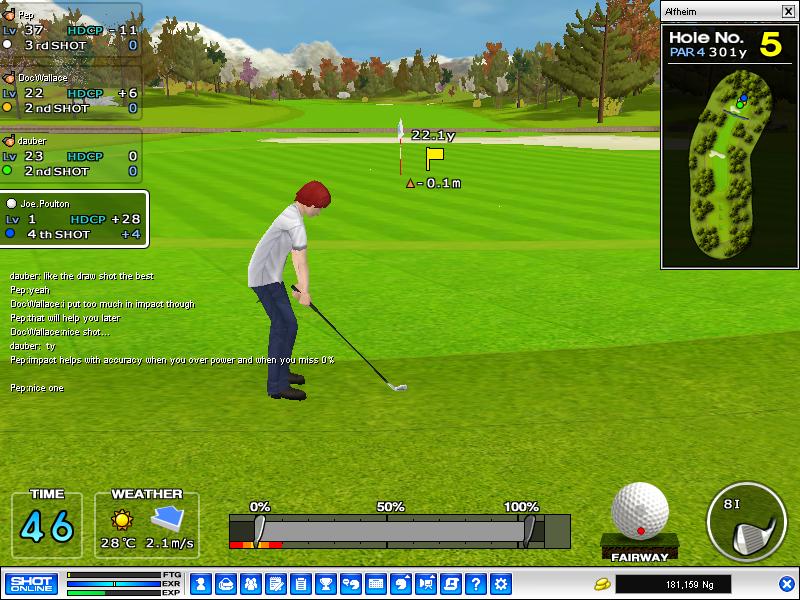Open the three-people group icon
800x600 pixels.
(250, 584)
